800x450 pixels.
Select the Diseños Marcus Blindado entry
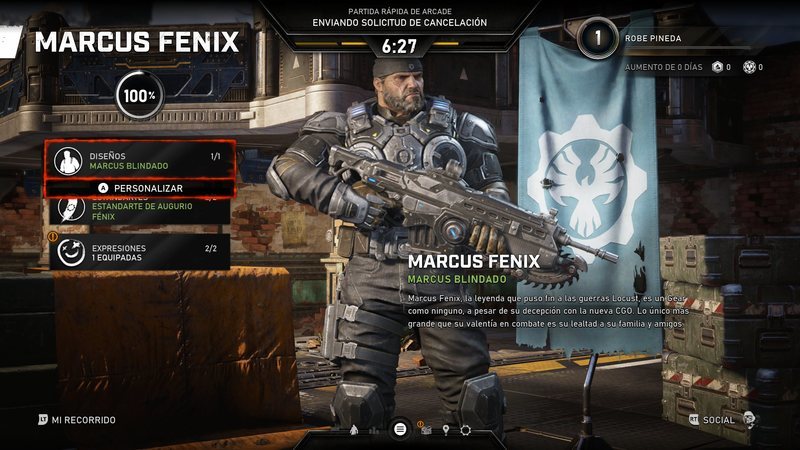pyautogui.click(x=140, y=160)
